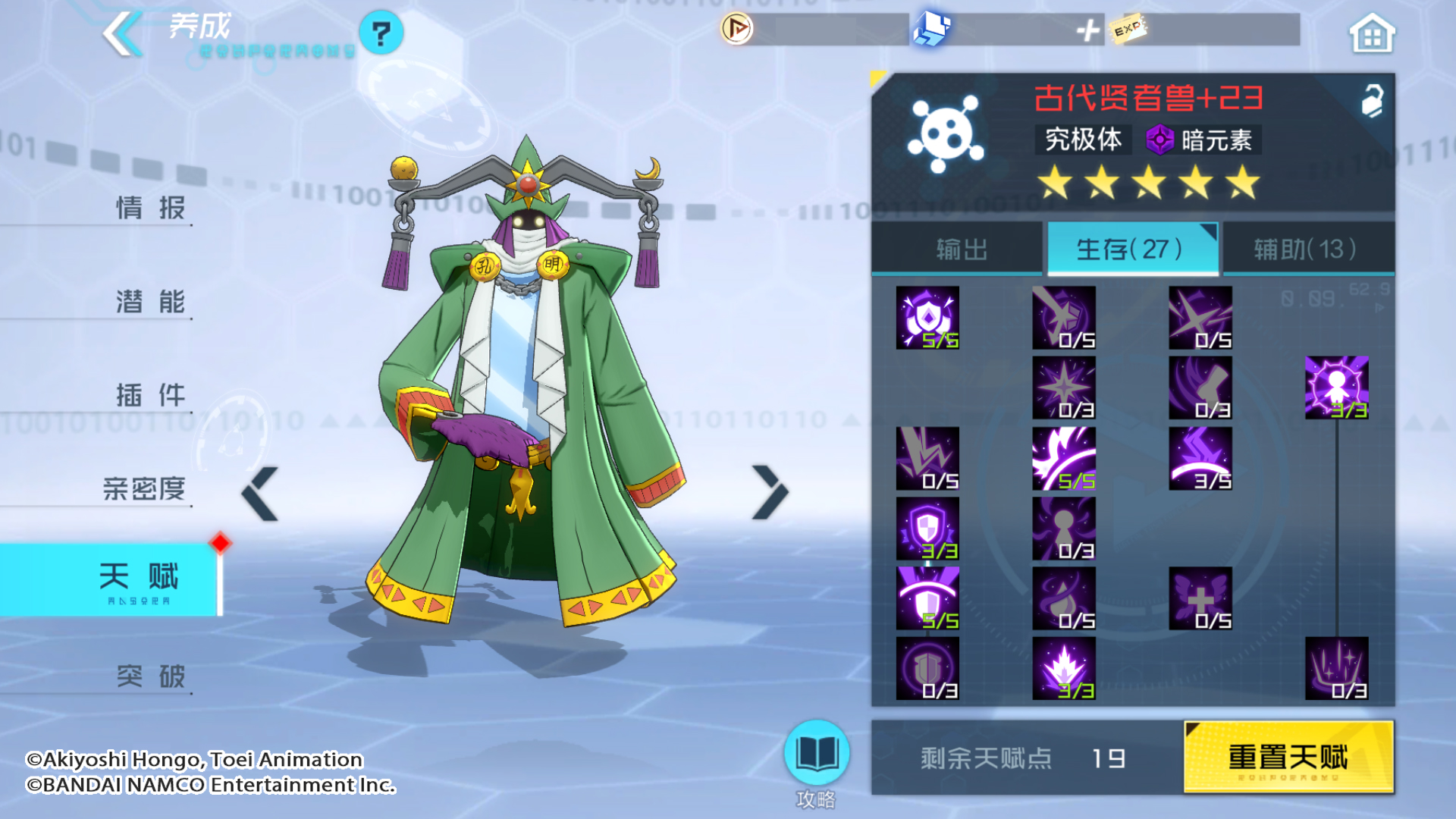This screenshot has height=819, width=1456.
Task: Select the winged cross talent at 0/5
Action: [1200, 598]
